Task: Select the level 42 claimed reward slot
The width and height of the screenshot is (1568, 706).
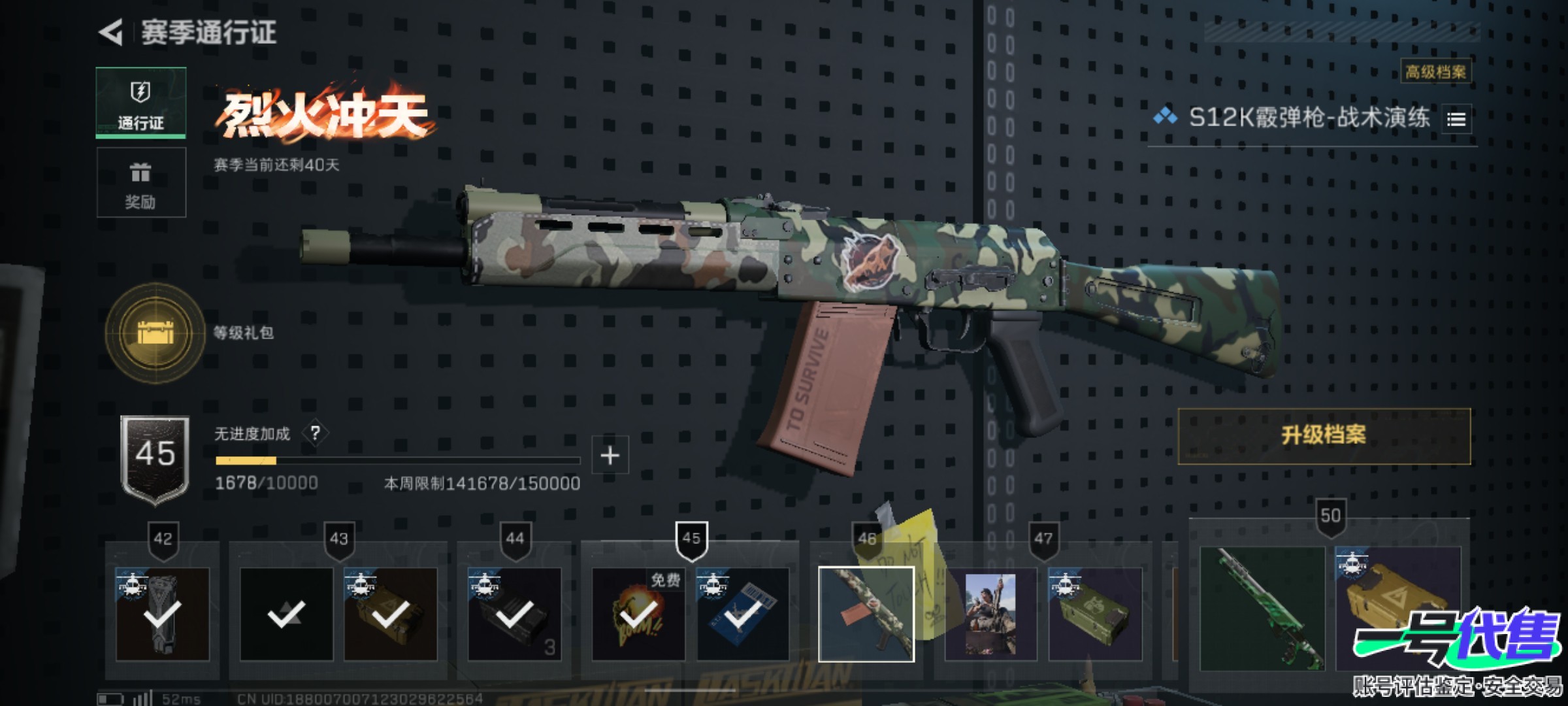Action: pyautogui.click(x=163, y=614)
